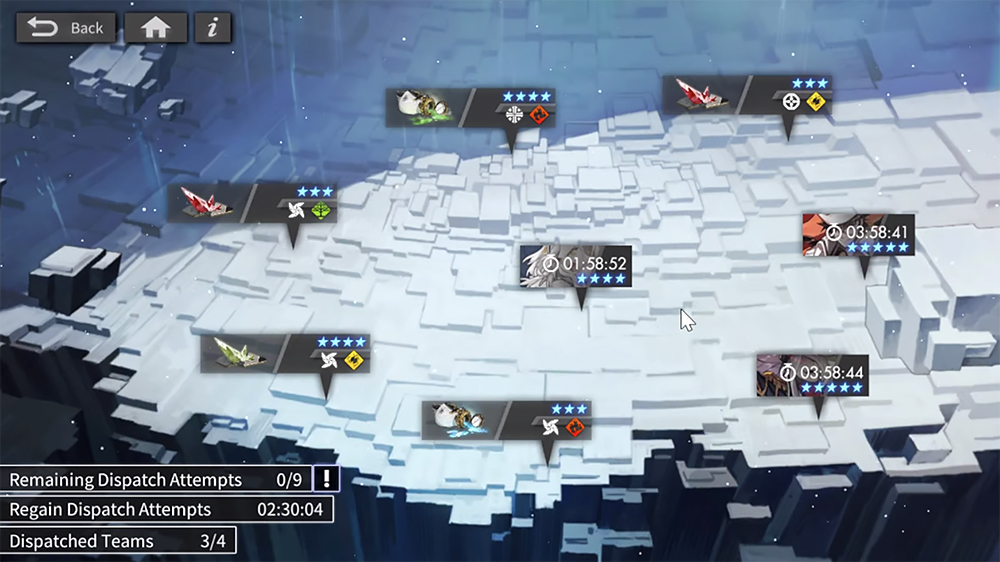Select the red crystal mission with crosshair icon

tap(747, 96)
